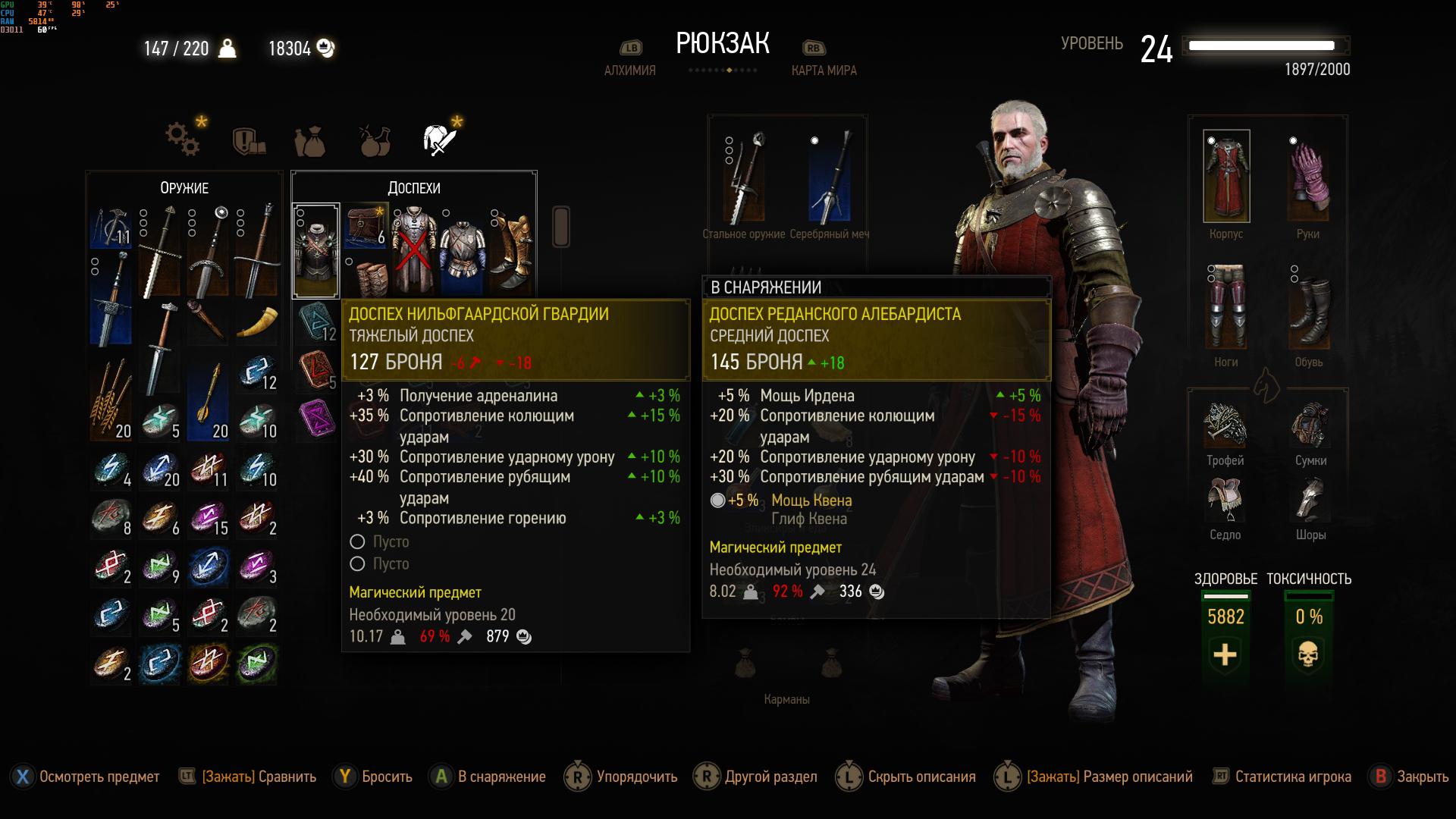Select the Nilfgaardian guard armor slot
Image resolution: width=1456 pixels, height=819 pixels.
[x=316, y=251]
